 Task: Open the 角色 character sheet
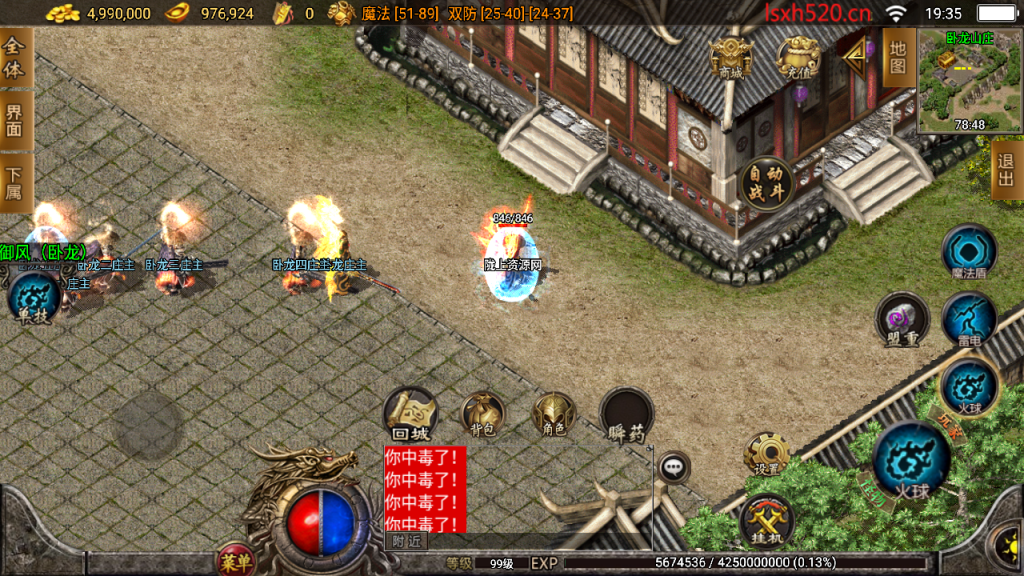(x=553, y=414)
